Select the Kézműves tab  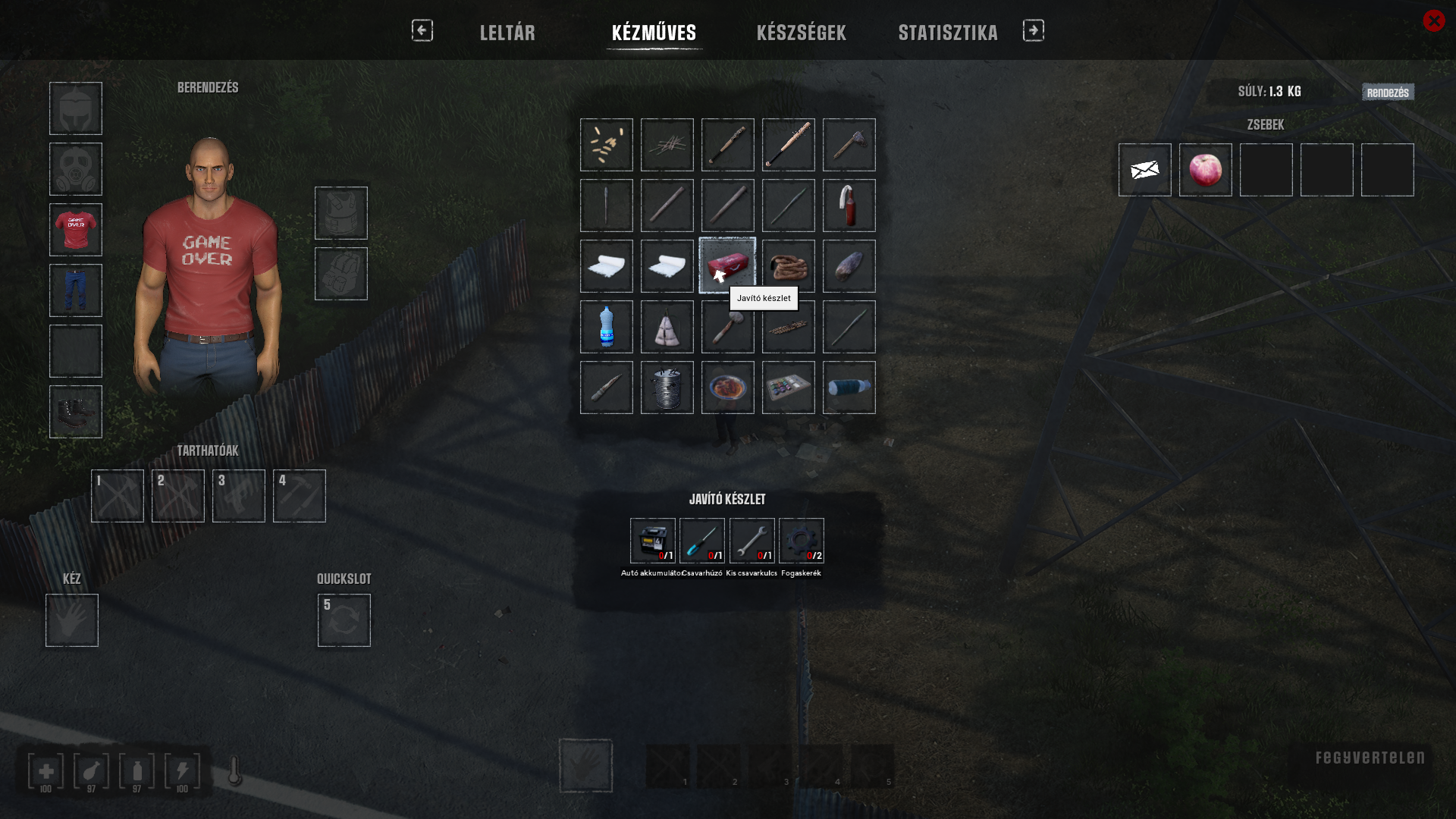[654, 33]
